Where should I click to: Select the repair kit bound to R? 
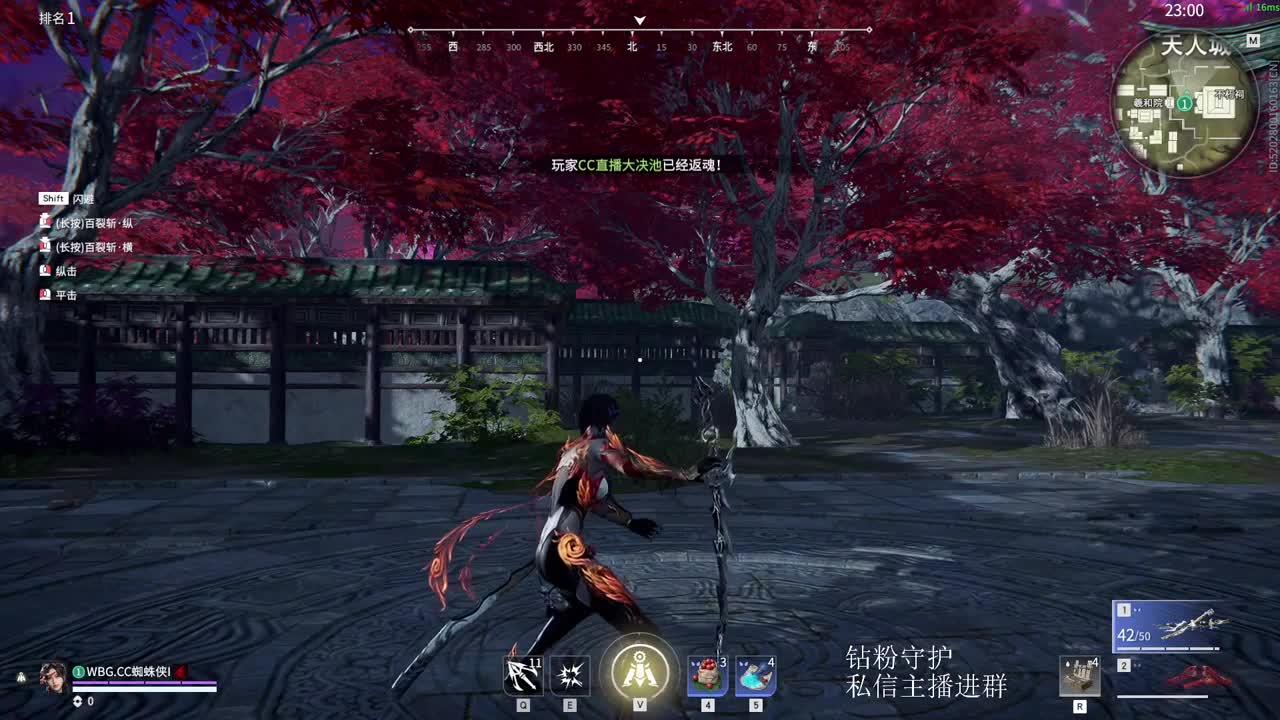[x=1079, y=676]
